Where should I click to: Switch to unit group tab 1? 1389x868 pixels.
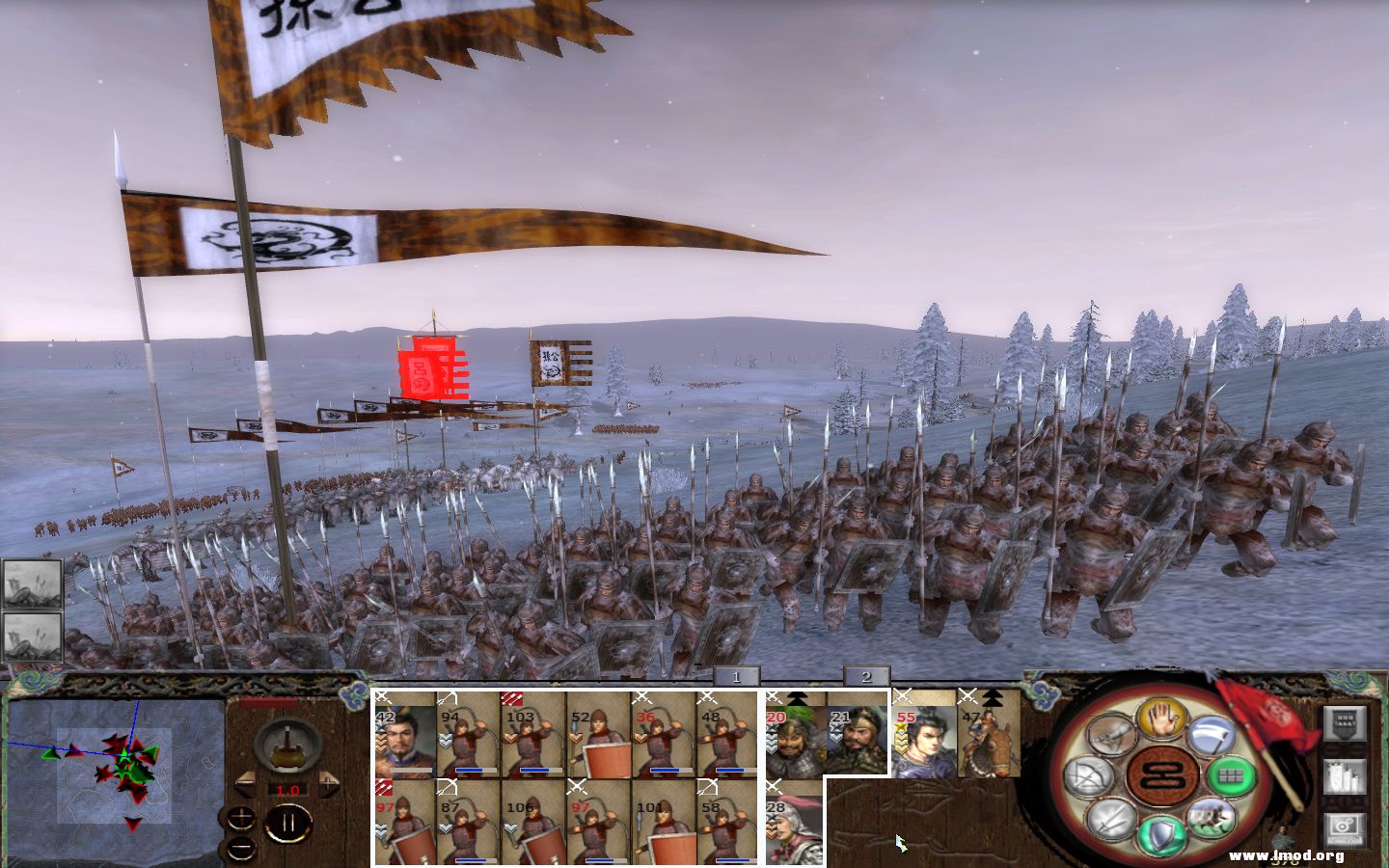point(736,676)
